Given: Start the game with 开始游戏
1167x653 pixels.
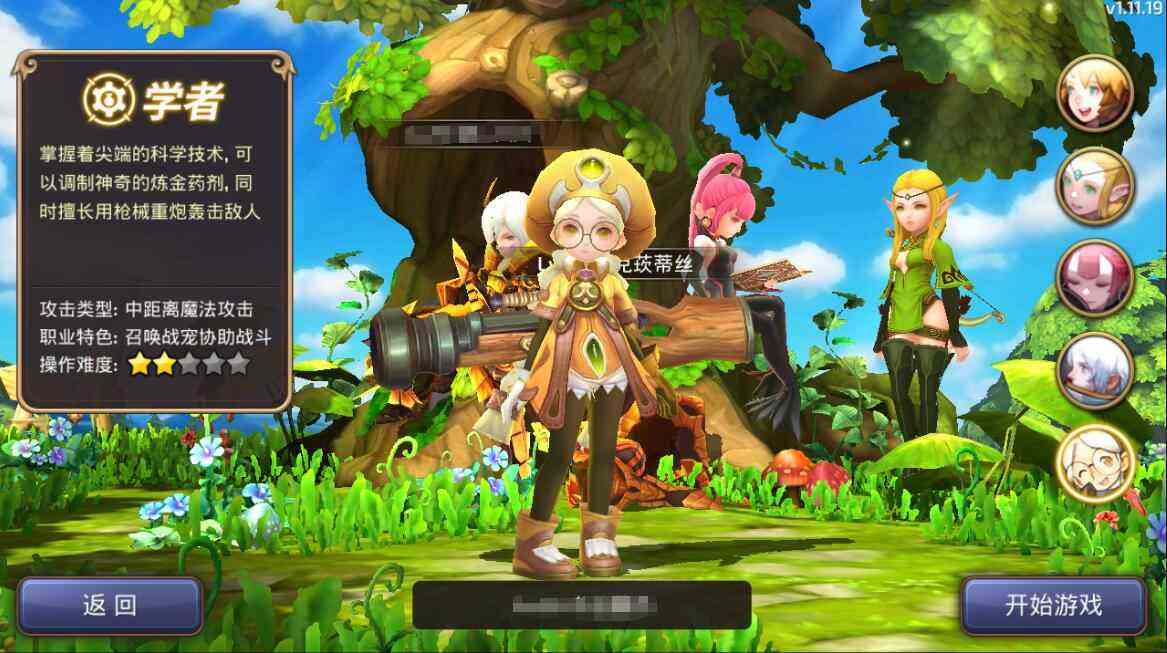Looking at the screenshot, I should pyautogui.click(x=1052, y=605).
